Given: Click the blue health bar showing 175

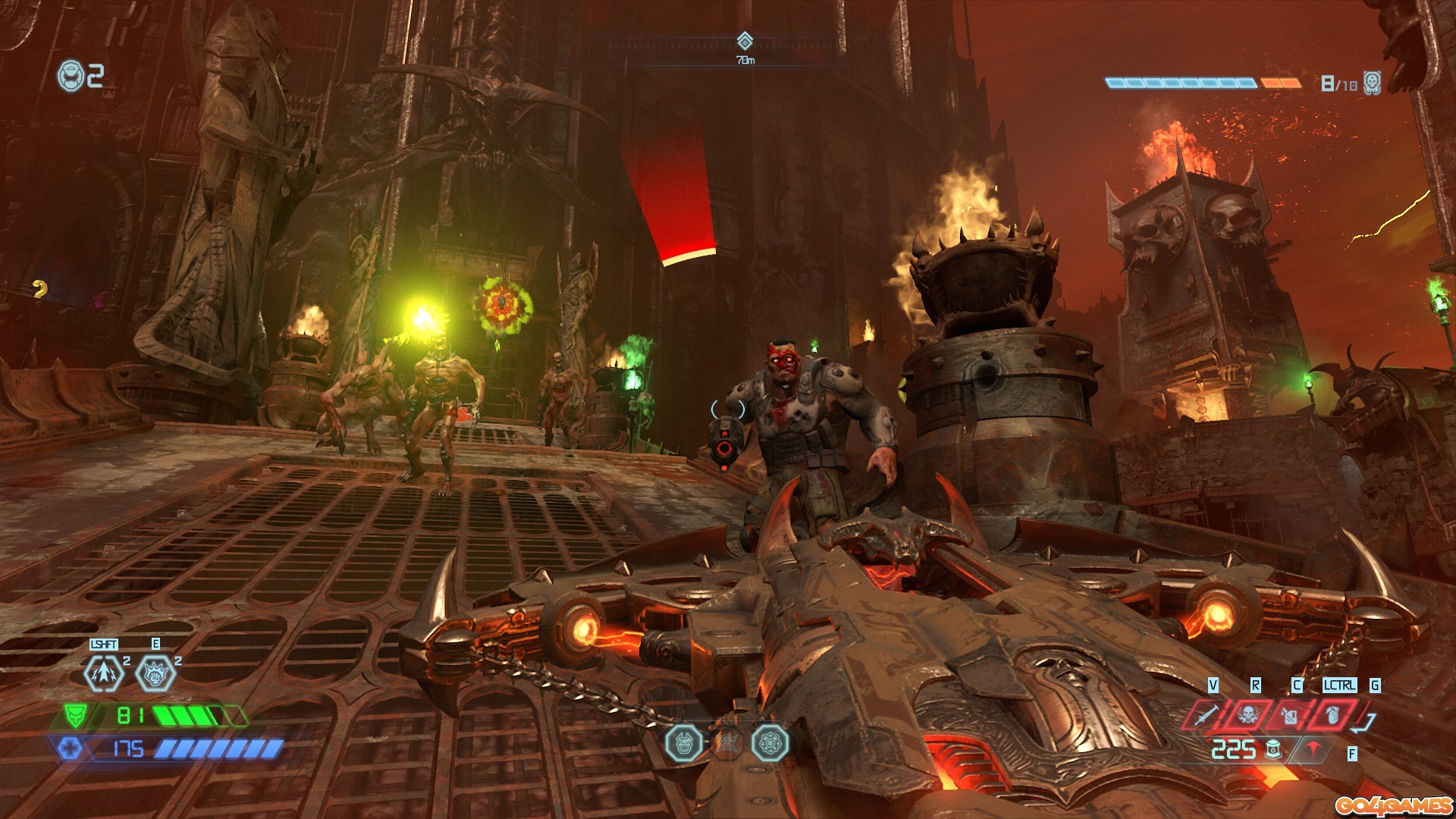Looking at the screenshot, I should tap(128, 749).
